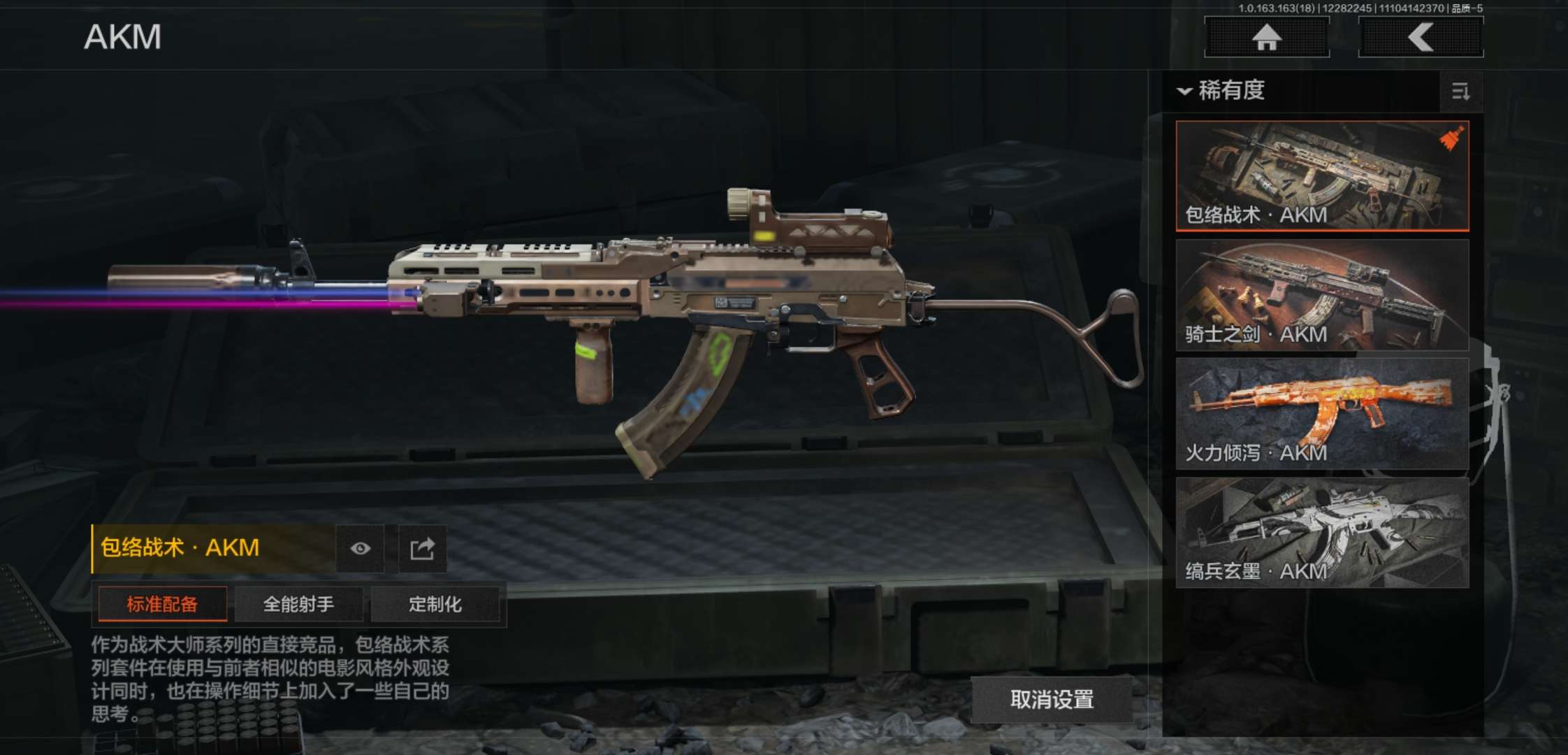
Task: Pick the 火力倾泻 · AKM orange skin
Action: (1322, 413)
